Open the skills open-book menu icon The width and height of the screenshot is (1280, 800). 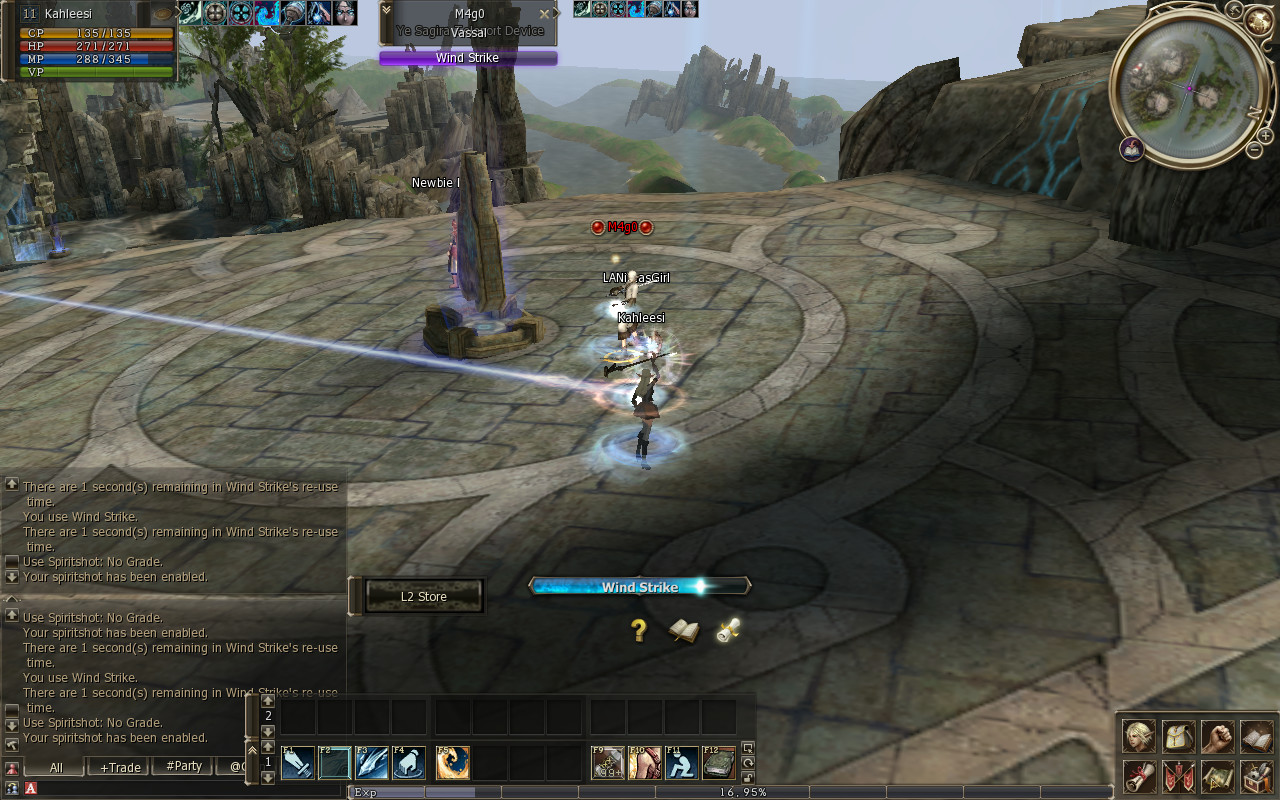(1256, 737)
